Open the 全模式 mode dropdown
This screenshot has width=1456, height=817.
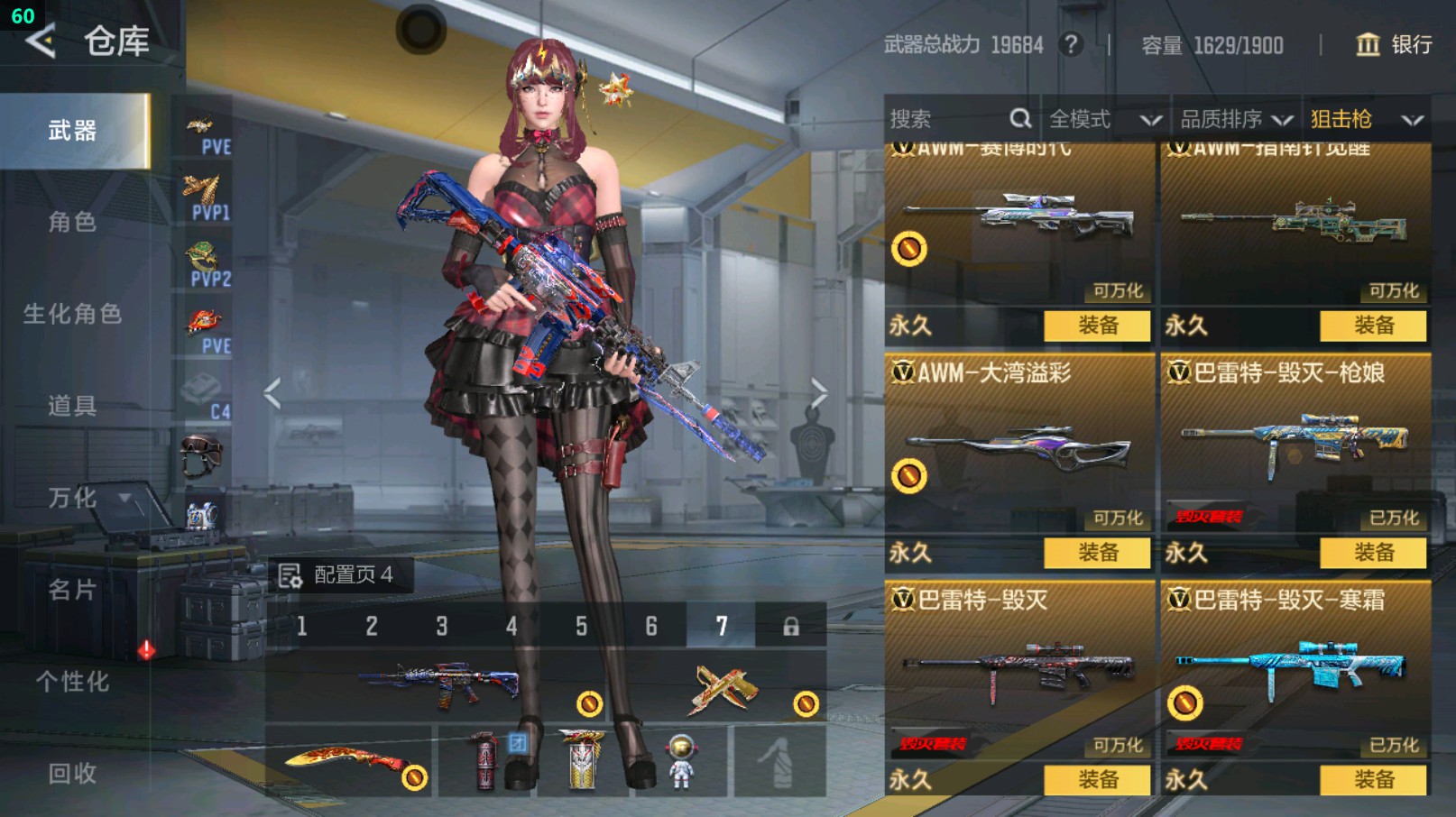coord(1104,119)
